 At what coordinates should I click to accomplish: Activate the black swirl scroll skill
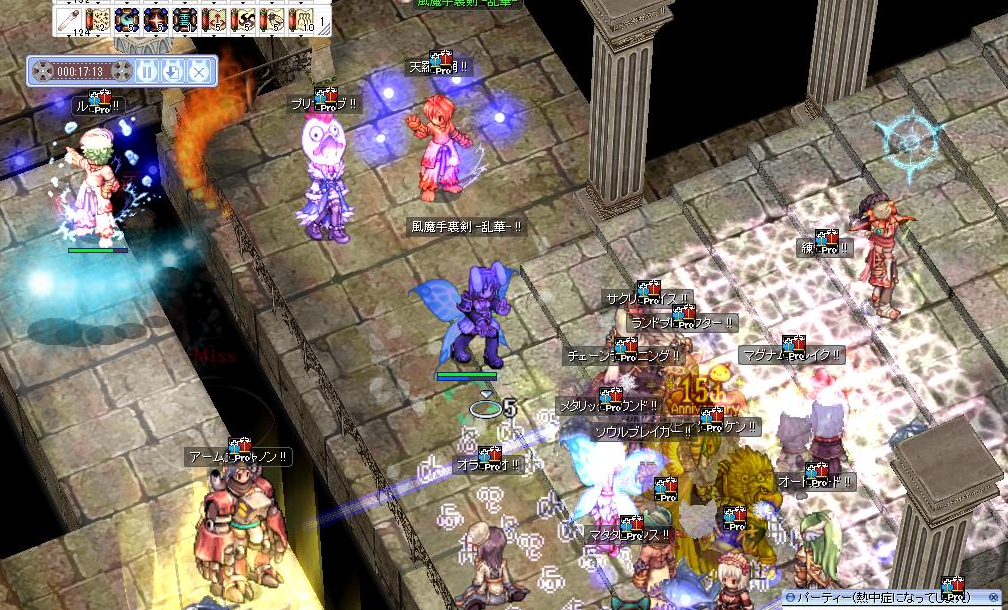click(x=243, y=19)
